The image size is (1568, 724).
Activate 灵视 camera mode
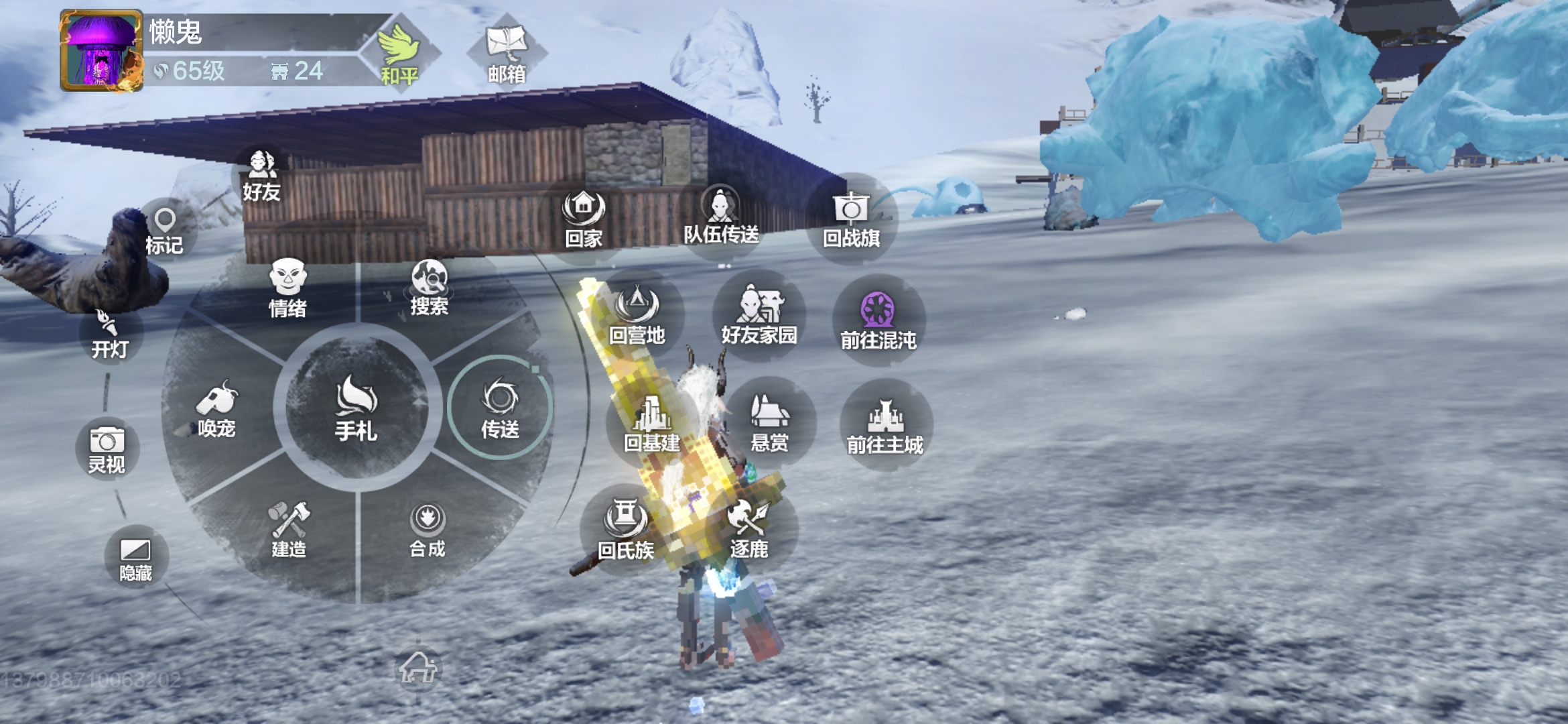tap(107, 449)
